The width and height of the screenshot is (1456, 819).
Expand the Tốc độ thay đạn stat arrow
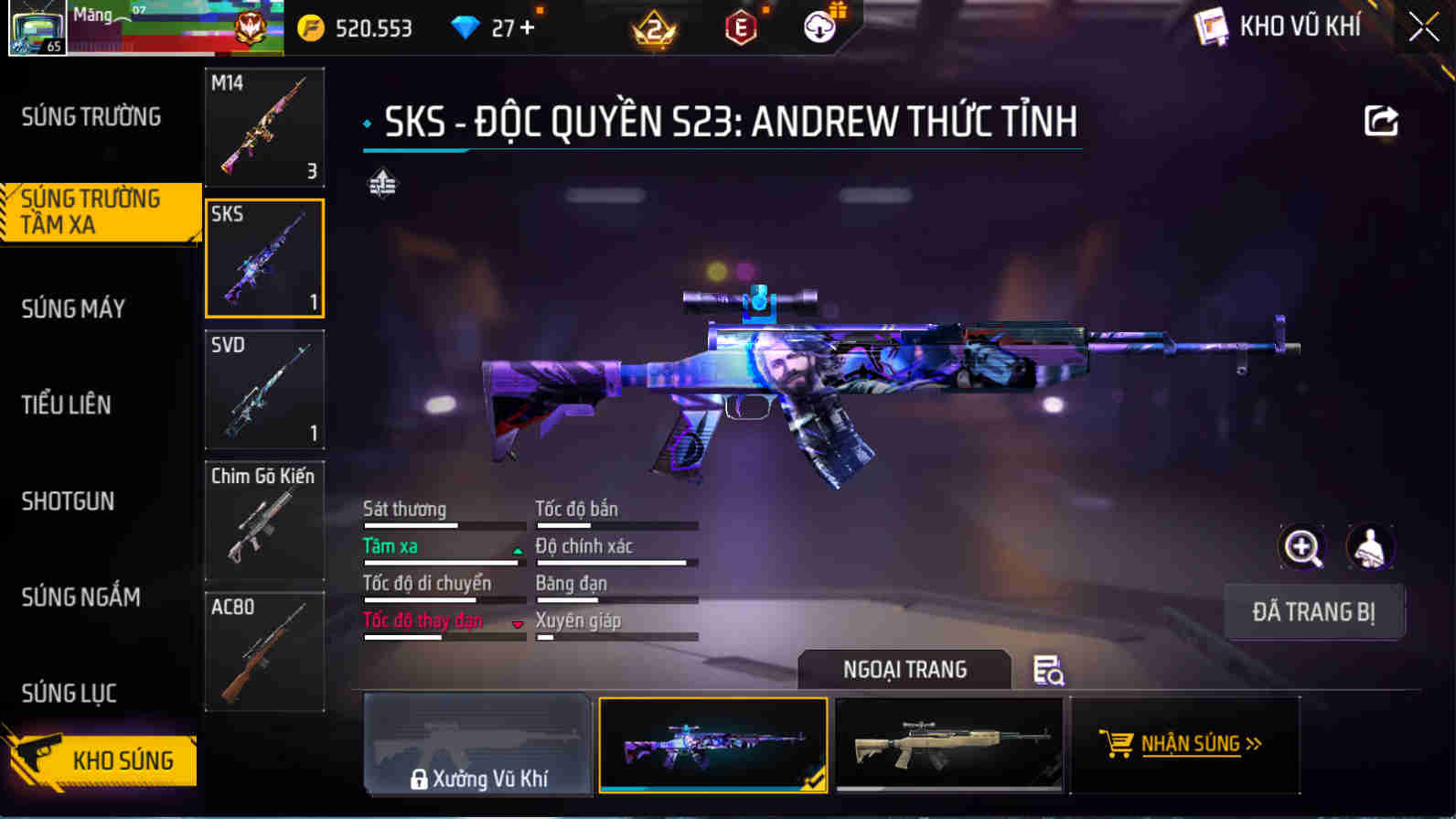click(517, 623)
